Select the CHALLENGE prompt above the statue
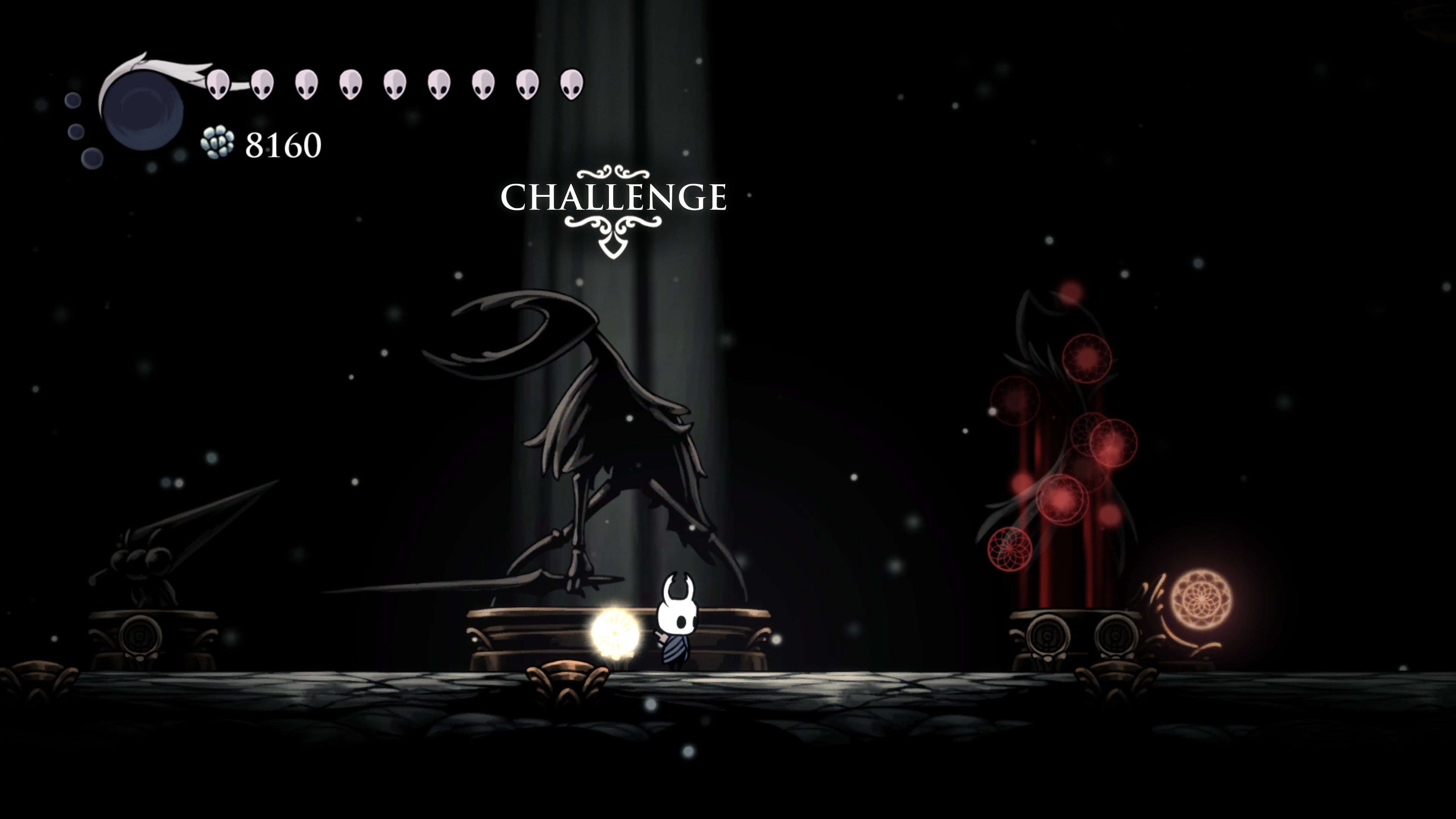Viewport: 1456px width, 819px height. coord(613,197)
